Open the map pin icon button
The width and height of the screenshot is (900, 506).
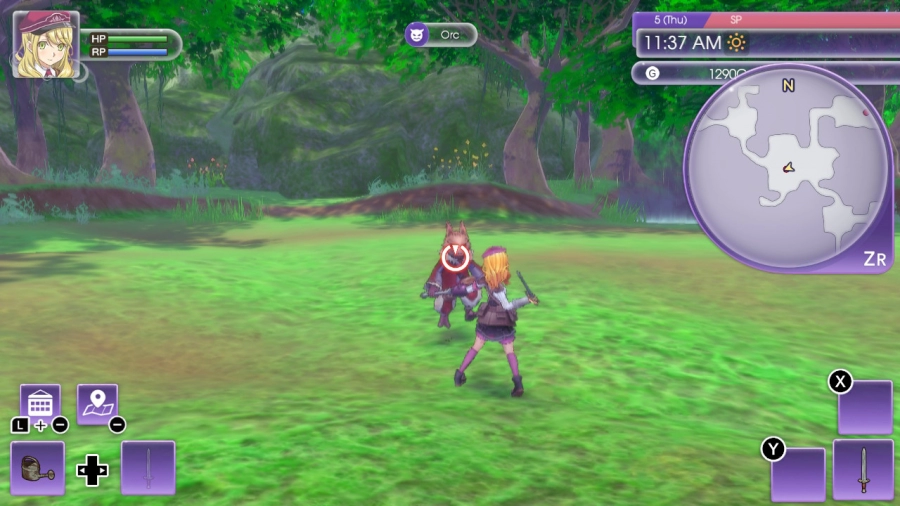click(97, 404)
